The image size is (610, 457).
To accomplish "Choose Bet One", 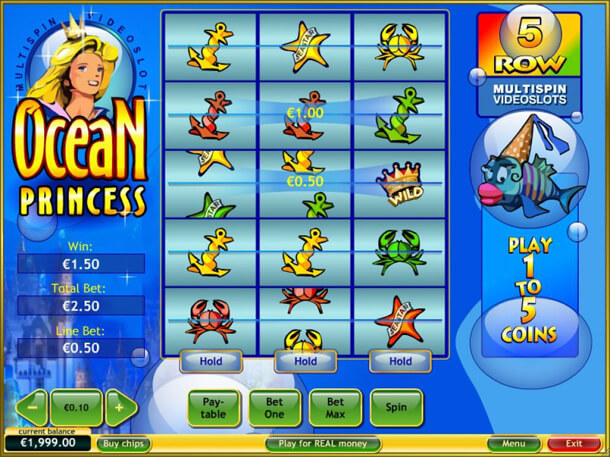I will [x=274, y=407].
